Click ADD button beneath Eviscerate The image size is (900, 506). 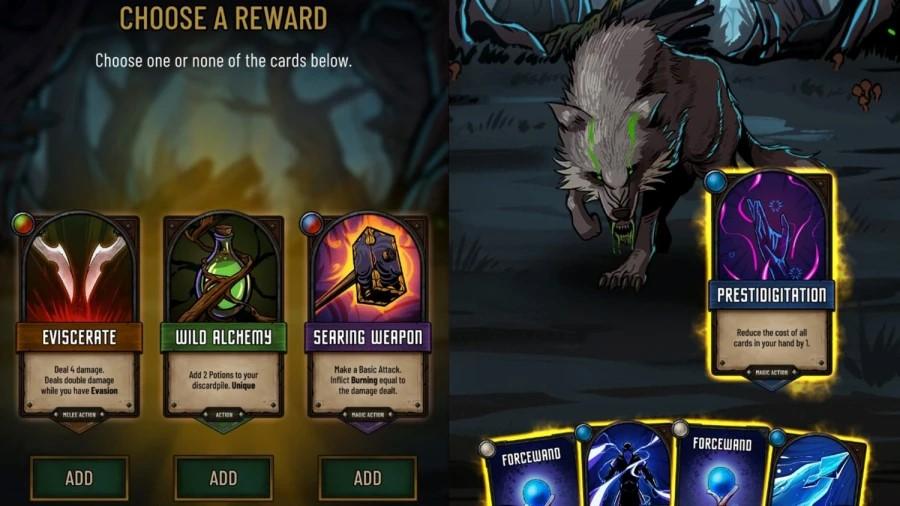pos(79,477)
